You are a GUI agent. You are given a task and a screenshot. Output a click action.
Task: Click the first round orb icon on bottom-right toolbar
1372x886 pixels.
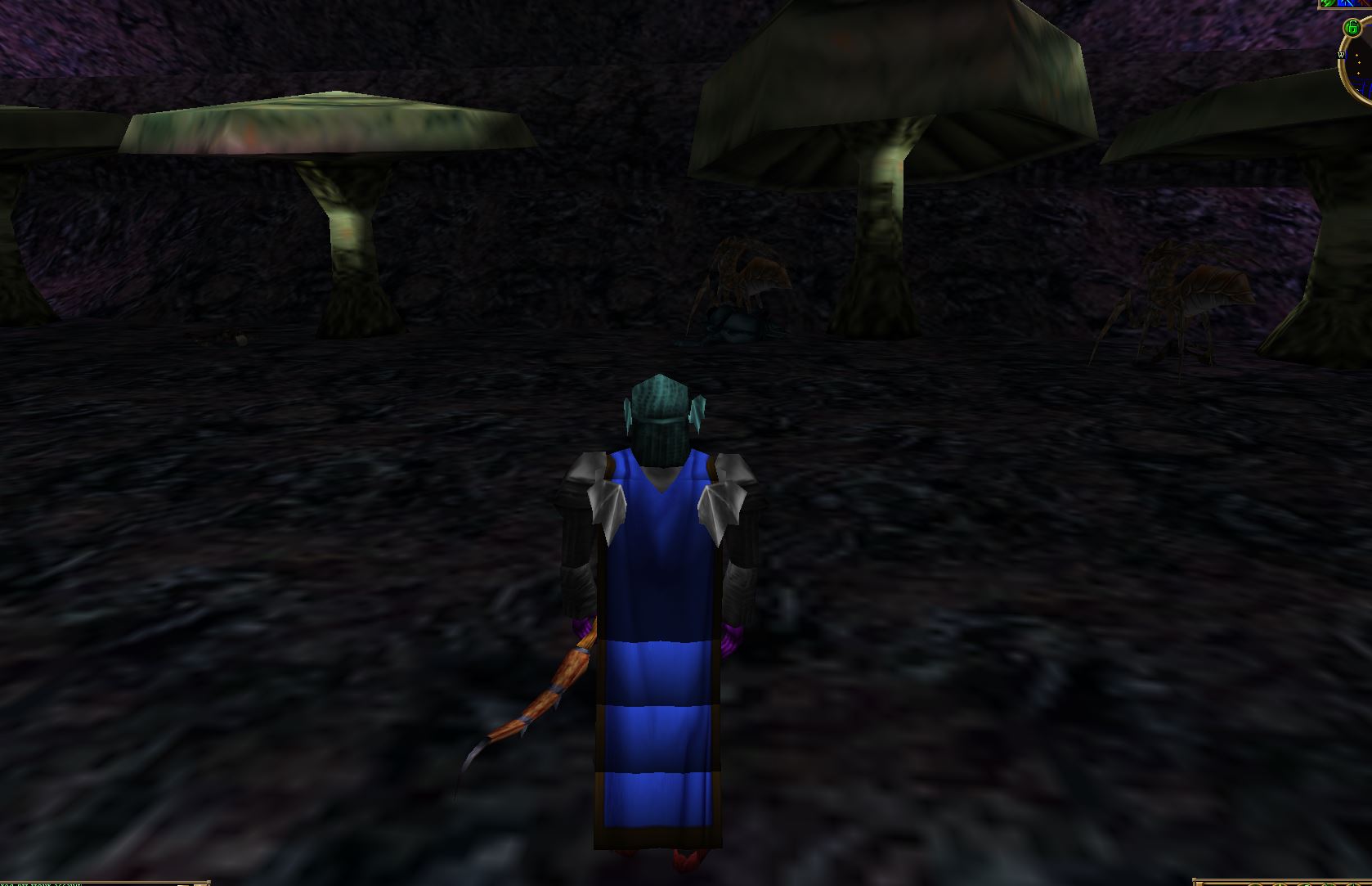pos(1255,884)
